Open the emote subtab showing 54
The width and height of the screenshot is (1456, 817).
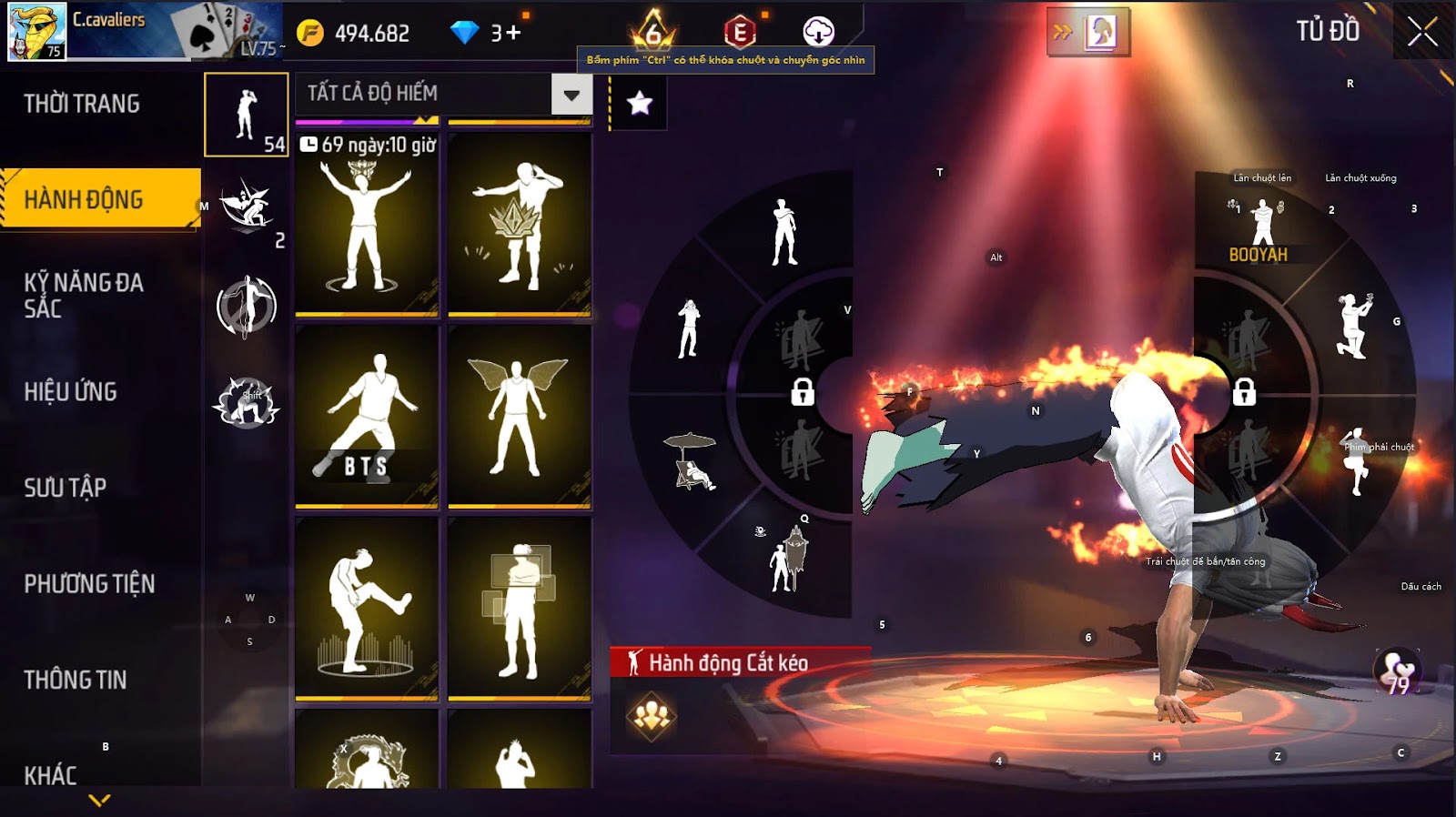coord(247,115)
